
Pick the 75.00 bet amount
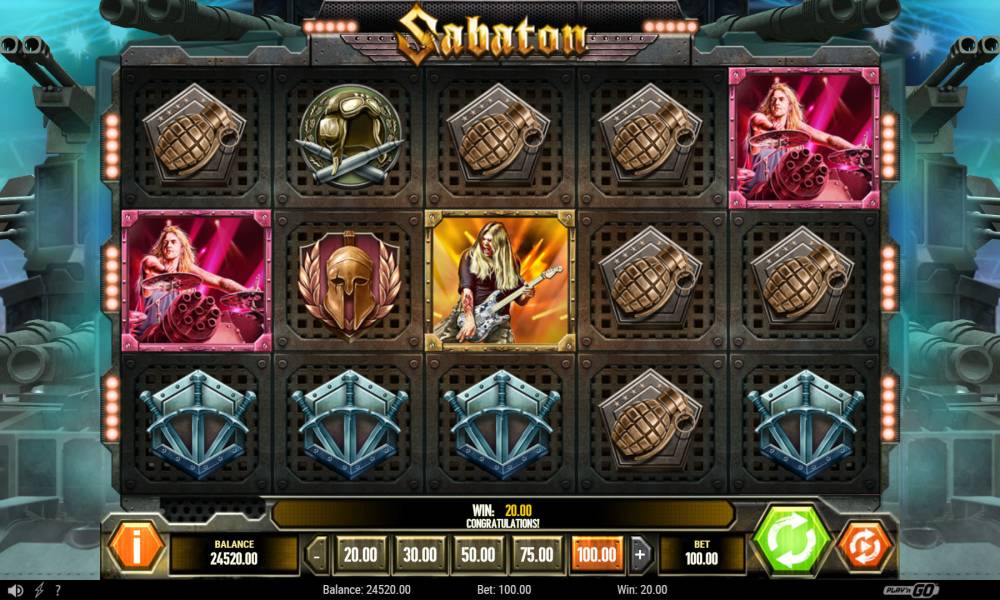pyautogui.click(x=537, y=553)
